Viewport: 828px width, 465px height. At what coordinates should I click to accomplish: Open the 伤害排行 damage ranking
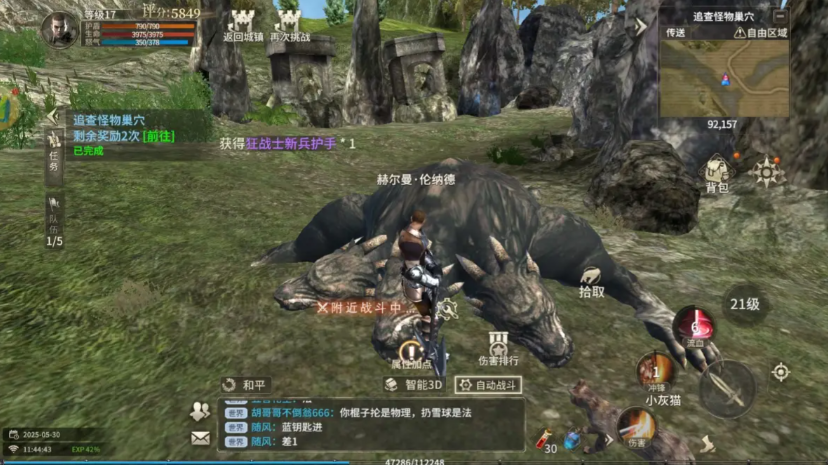pyautogui.click(x=498, y=347)
